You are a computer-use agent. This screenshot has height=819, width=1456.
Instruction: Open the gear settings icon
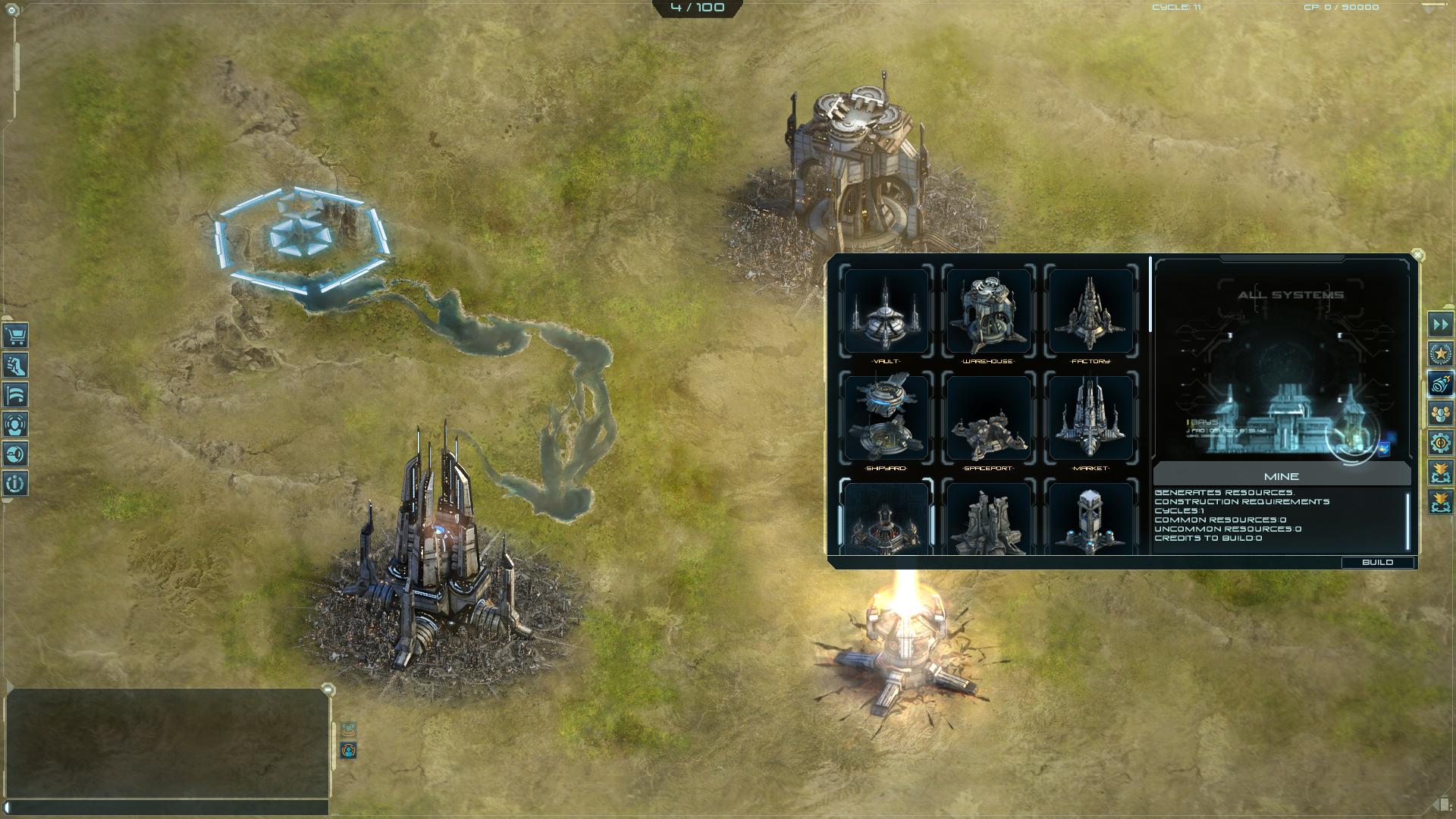(x=1440, y=443)
